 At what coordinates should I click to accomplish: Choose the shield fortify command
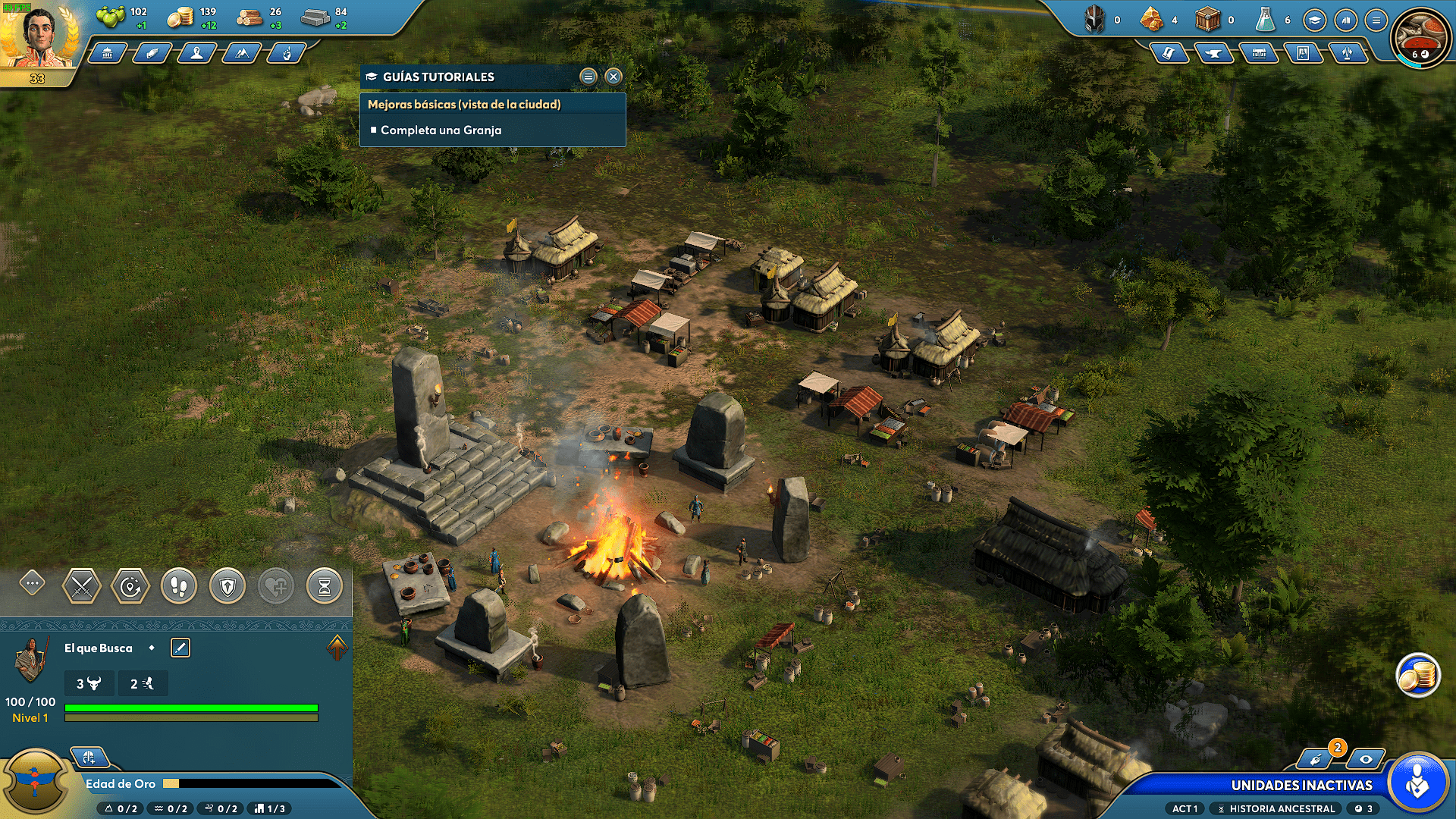pos(227,586)
